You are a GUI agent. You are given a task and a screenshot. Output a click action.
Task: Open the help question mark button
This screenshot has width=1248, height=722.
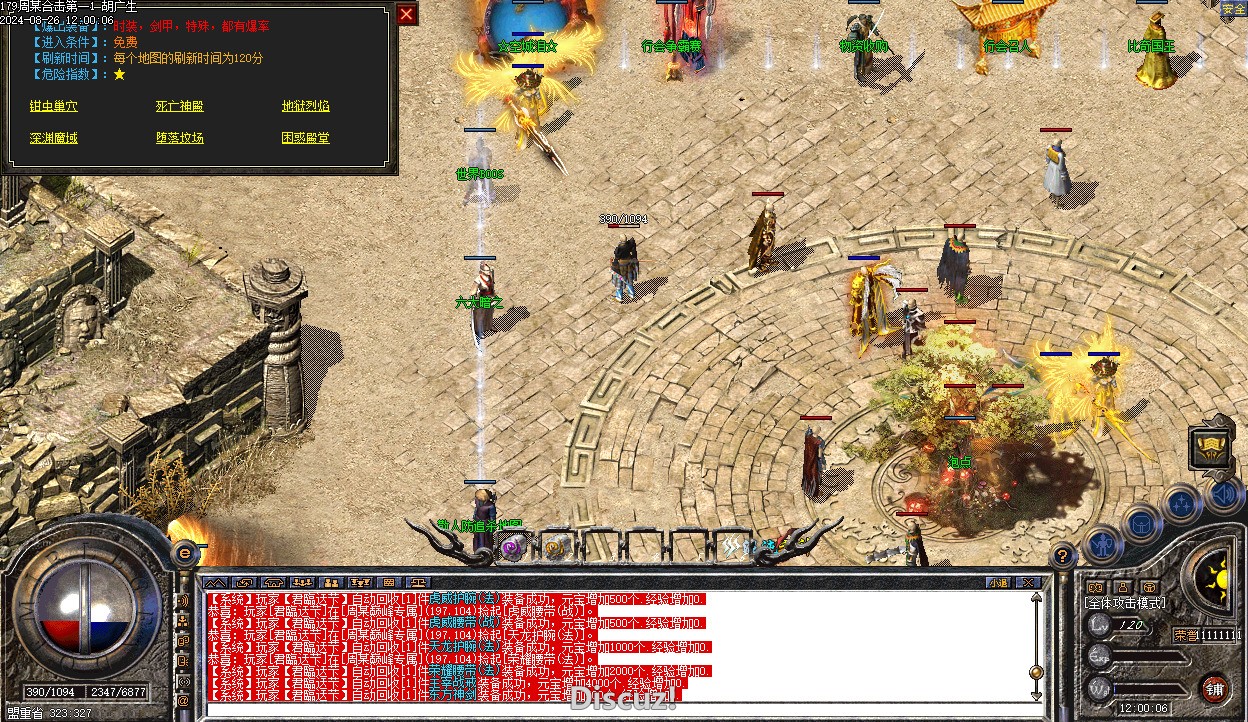tap(1063, 555)
